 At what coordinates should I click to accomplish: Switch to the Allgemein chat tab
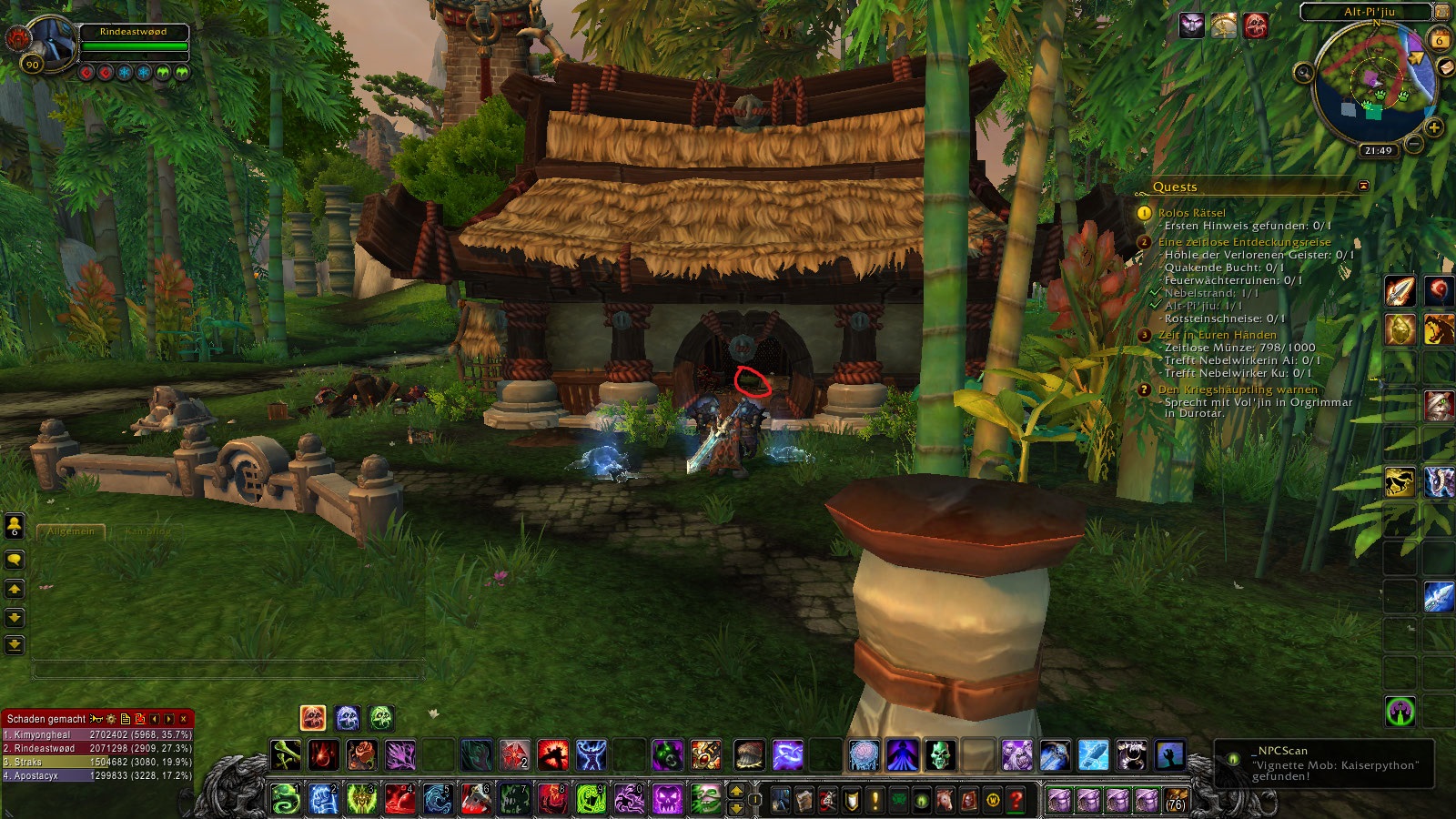71,531
